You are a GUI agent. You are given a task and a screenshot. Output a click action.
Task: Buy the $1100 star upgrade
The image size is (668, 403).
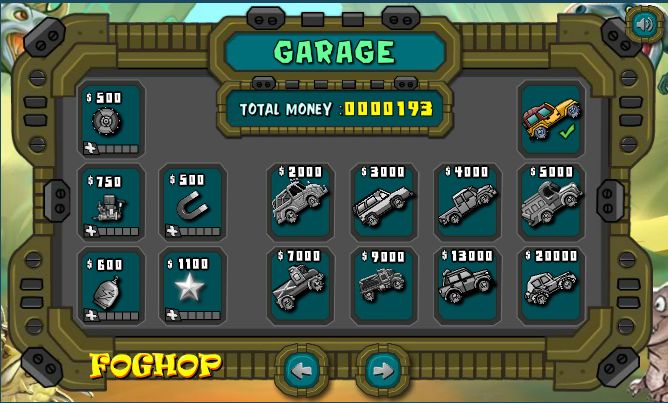pyautogui.click(x=193, y=287)
